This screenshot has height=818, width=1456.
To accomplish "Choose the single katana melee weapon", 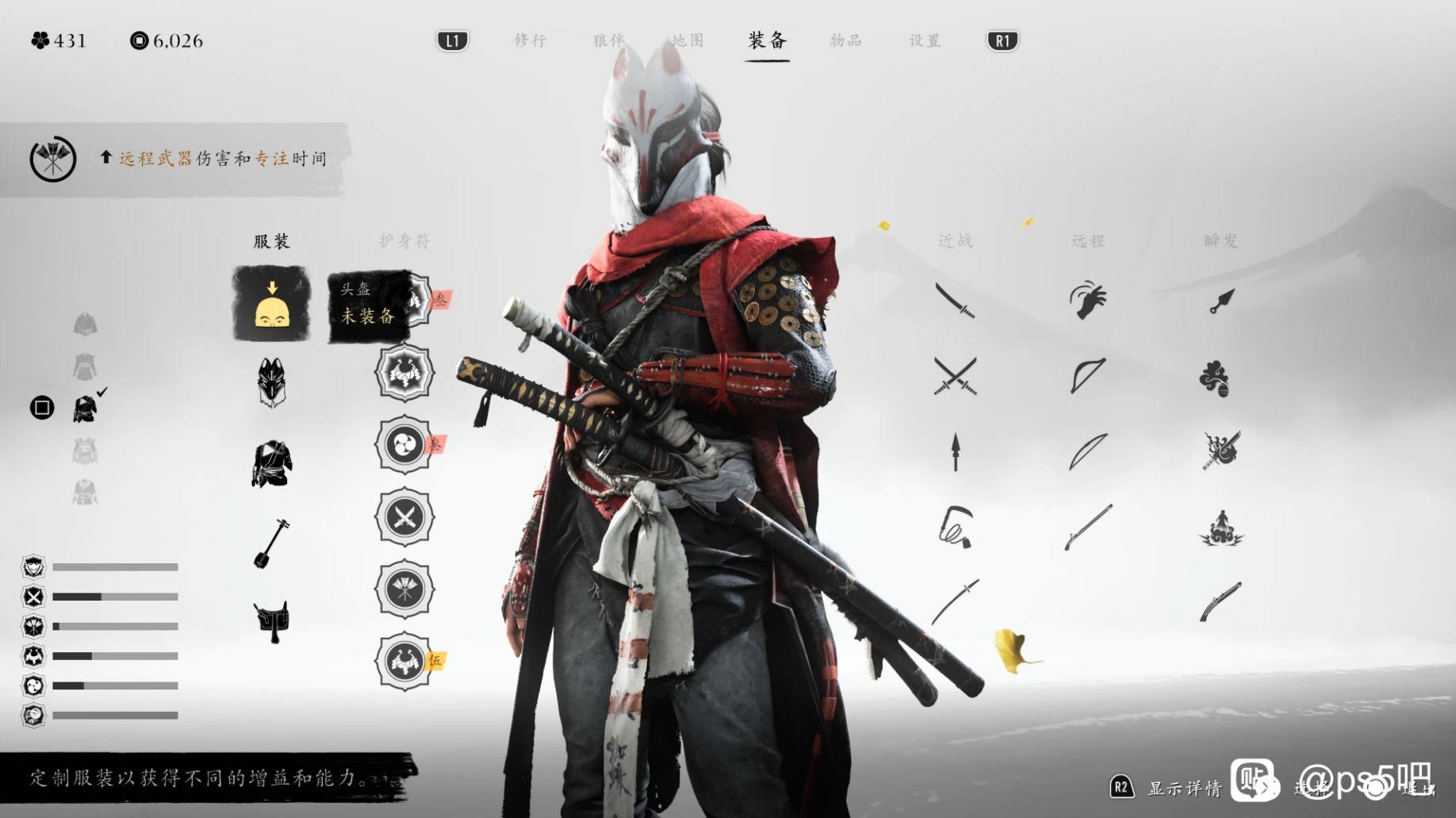I will click(x=955, y=301).
